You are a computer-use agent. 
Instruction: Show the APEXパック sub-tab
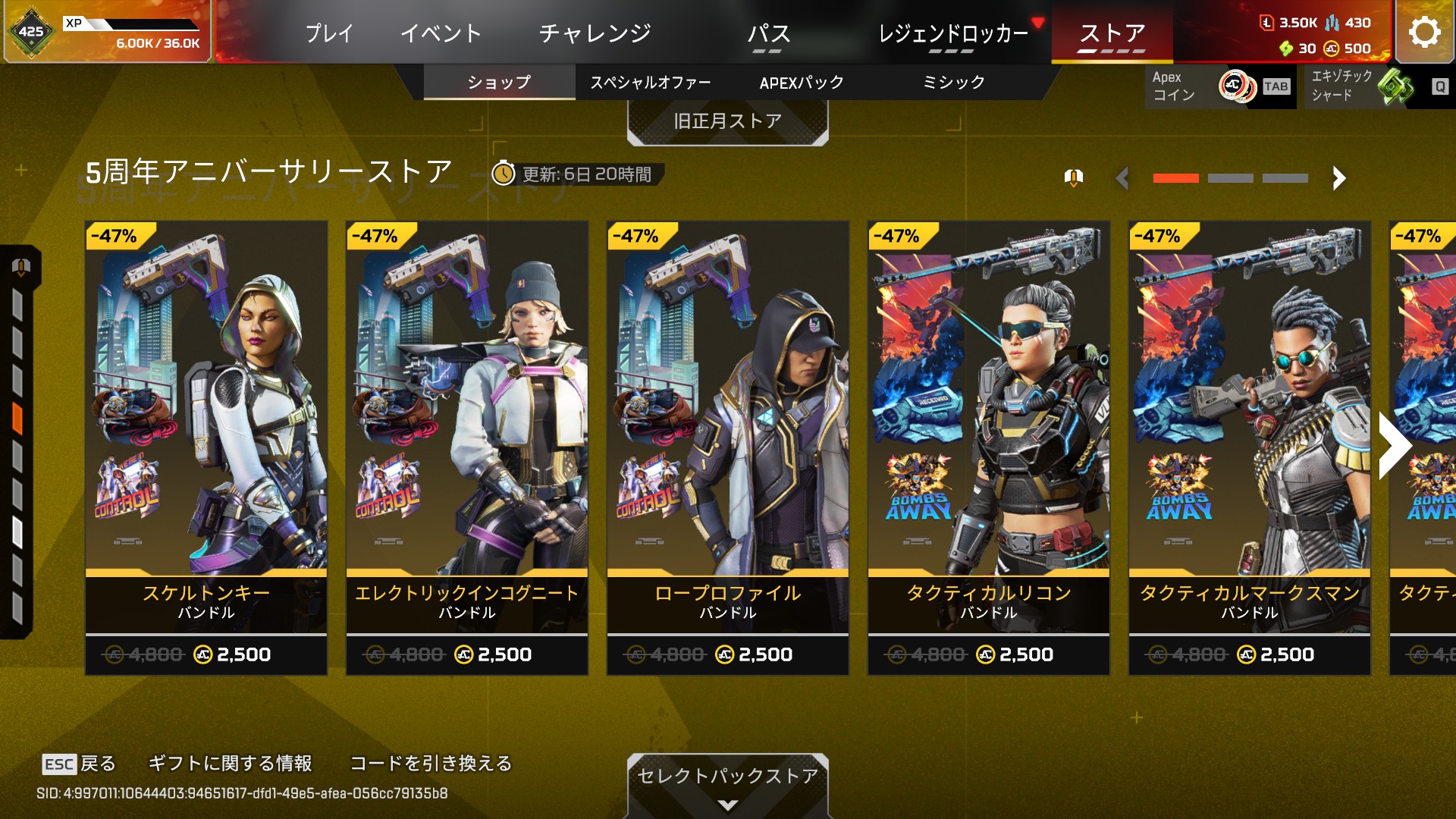pyautogui.click(x=802, y=82)
